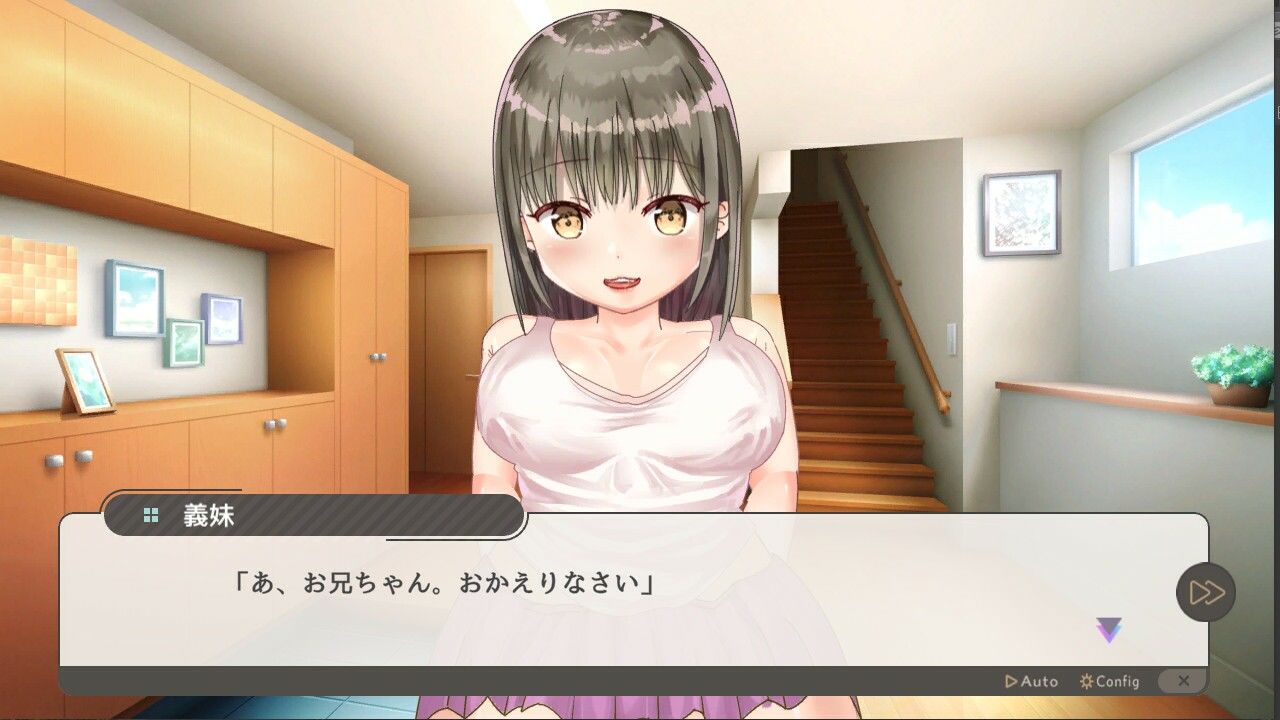Click the teal squares icon on the name banner

pos(149,516)
